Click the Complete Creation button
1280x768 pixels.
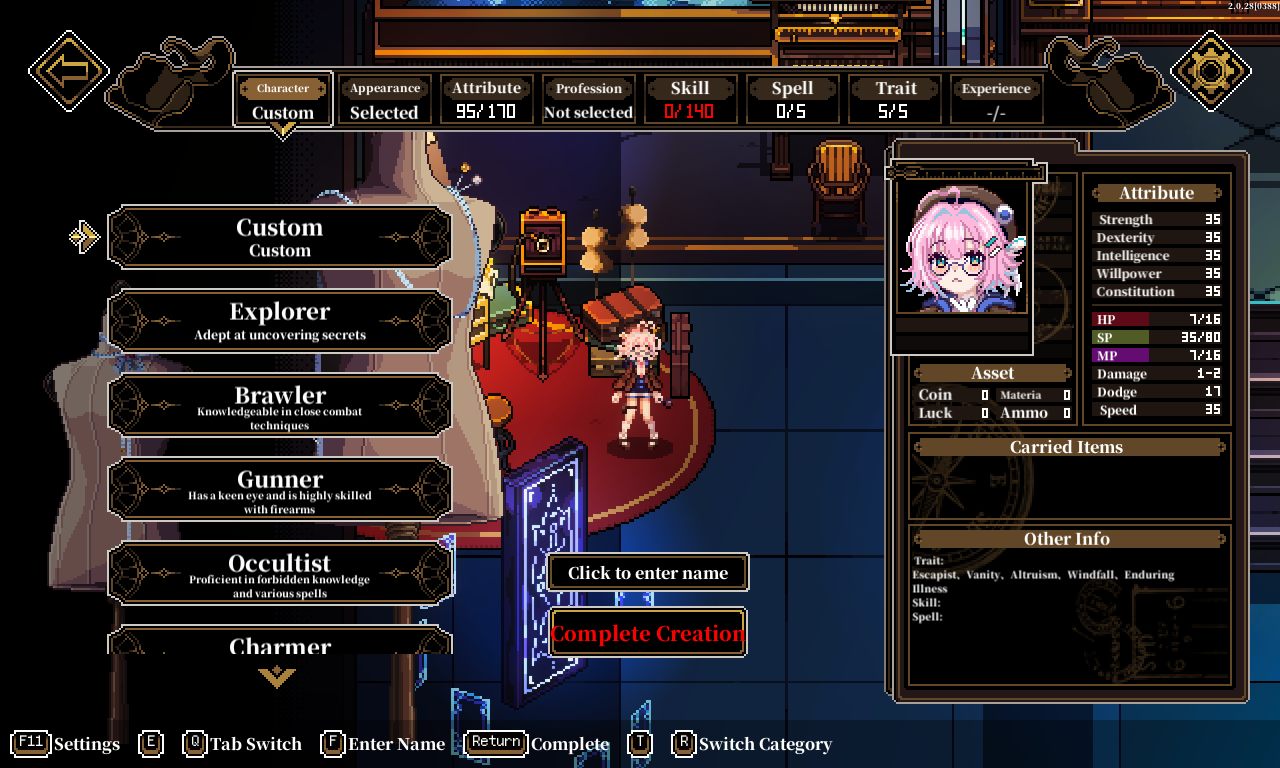point(648,633)
